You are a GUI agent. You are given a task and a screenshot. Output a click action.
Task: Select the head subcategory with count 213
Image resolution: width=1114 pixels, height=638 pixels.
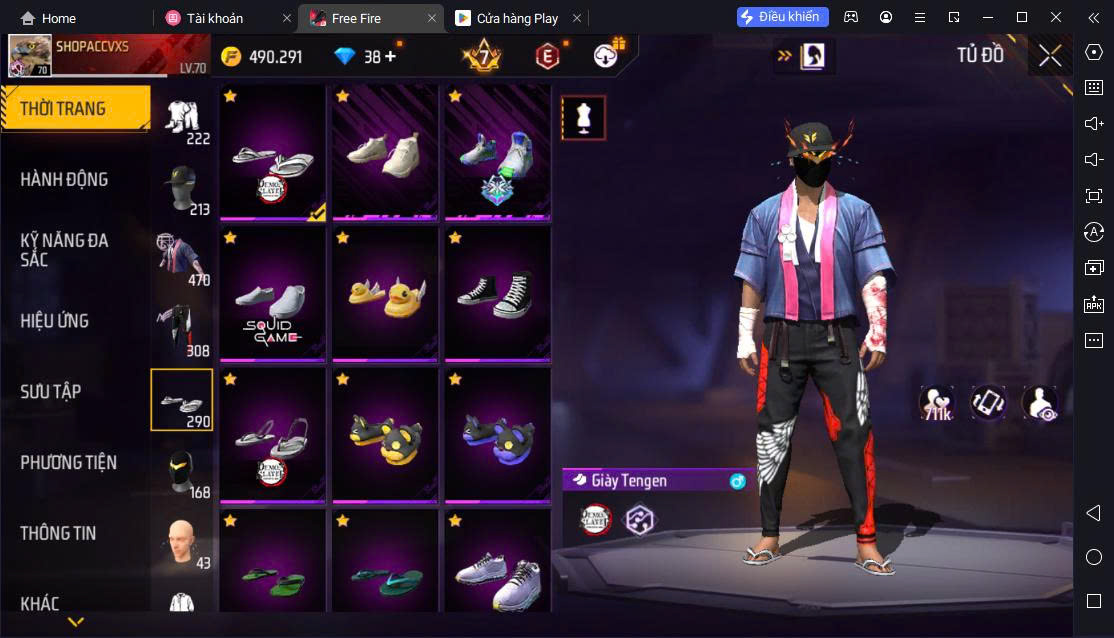[x=182, y=189]
